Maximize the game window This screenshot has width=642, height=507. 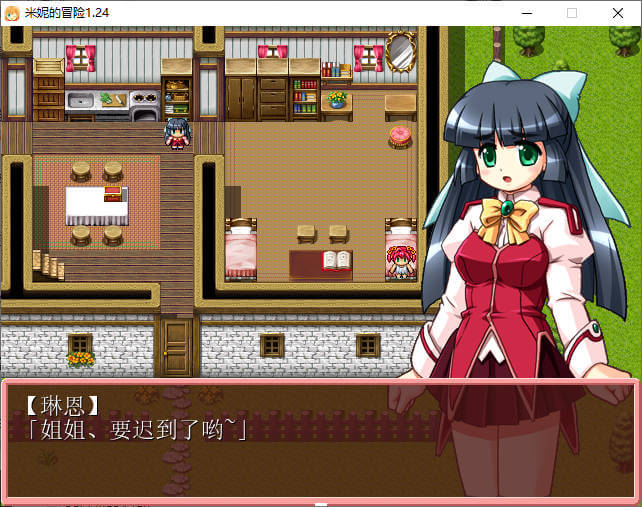572,12
